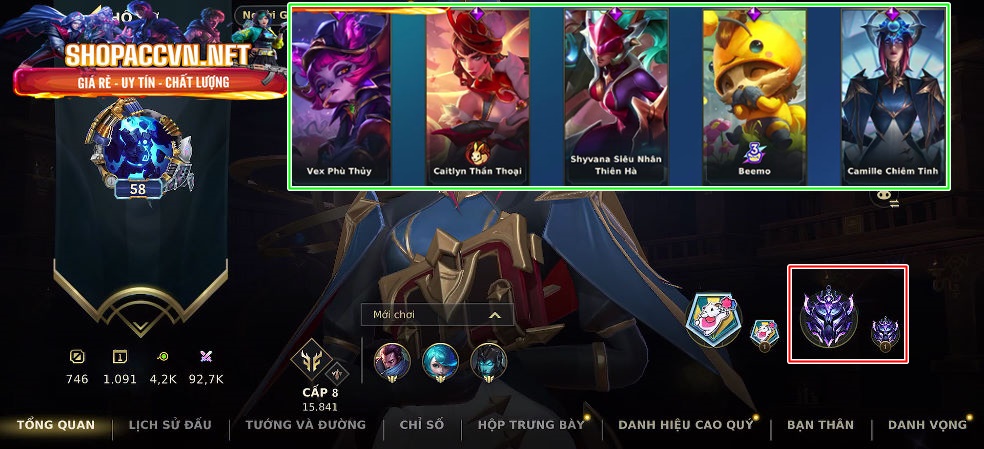Pick the Beemo skin card
The height and width of the screenshot is (449, 984).
click(754, 96)
